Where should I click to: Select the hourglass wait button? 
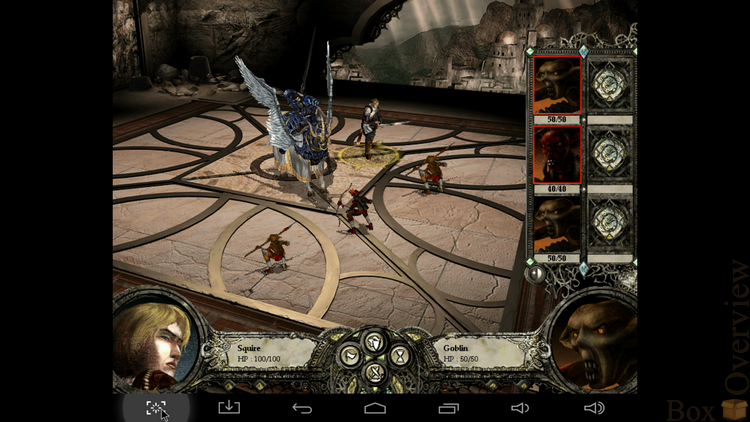pos(399,354)
